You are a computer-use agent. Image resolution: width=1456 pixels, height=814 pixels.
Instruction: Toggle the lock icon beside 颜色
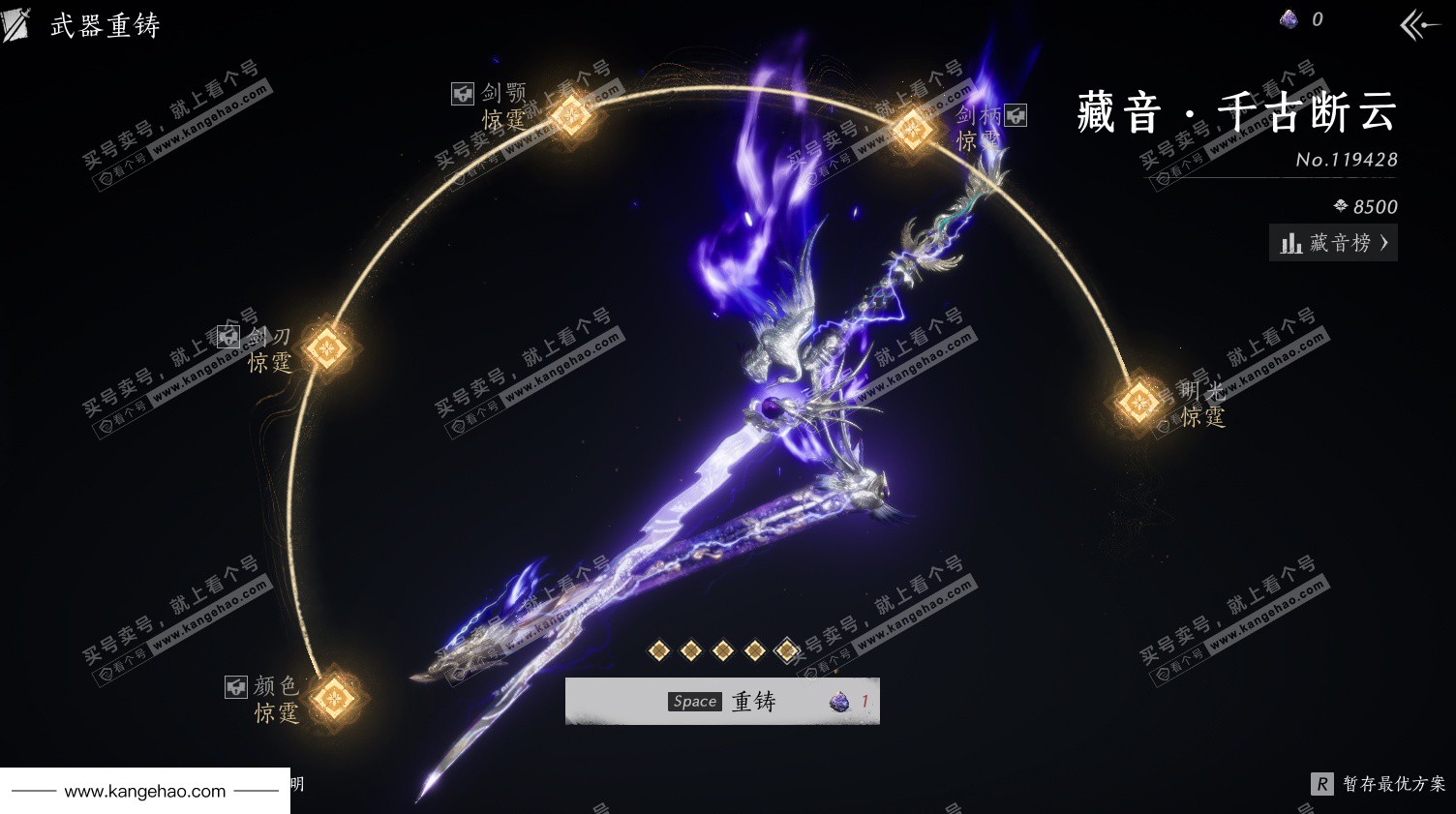pos(236,686)
